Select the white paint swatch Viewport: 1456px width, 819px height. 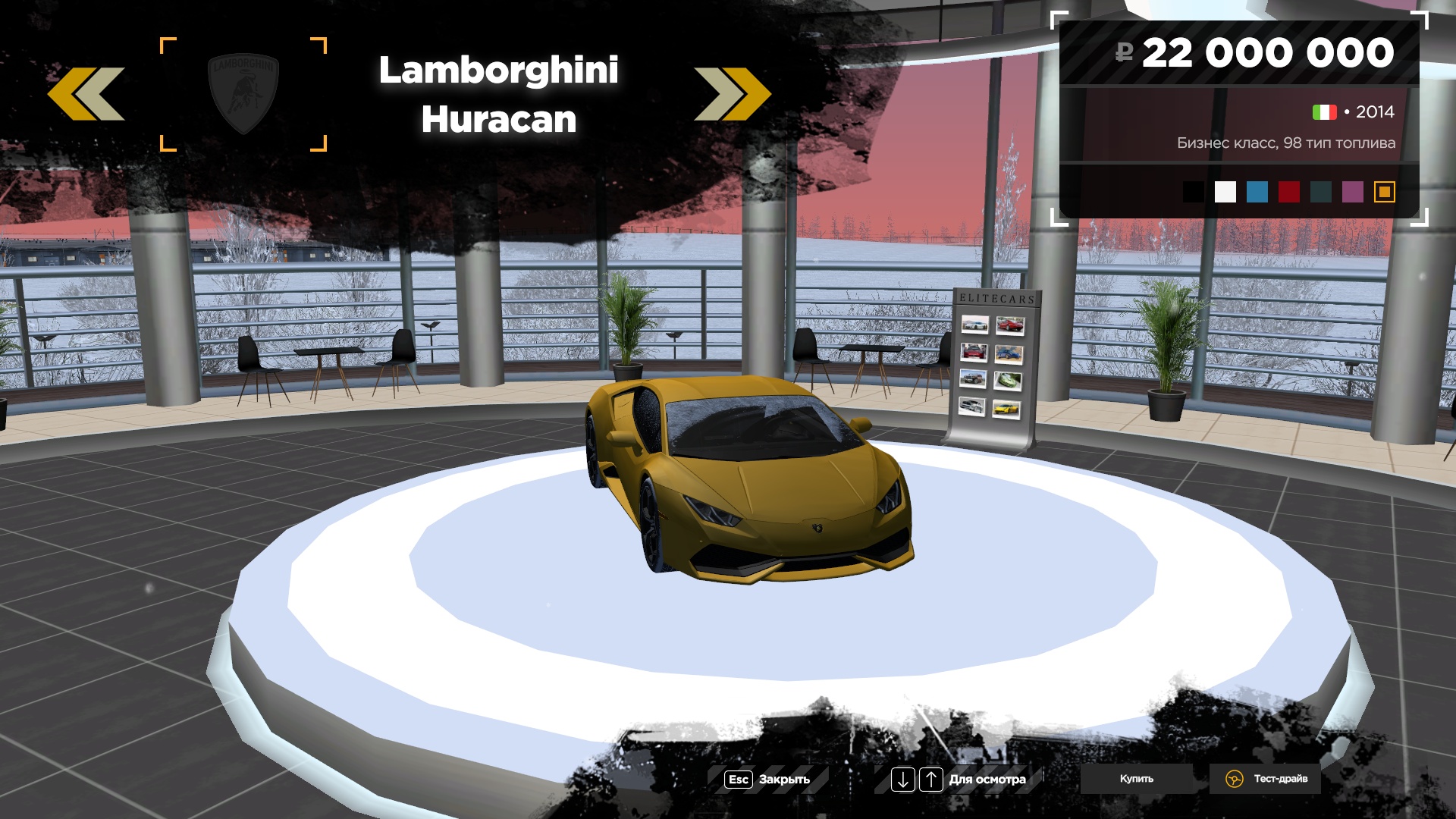[x=1225, y=192]
